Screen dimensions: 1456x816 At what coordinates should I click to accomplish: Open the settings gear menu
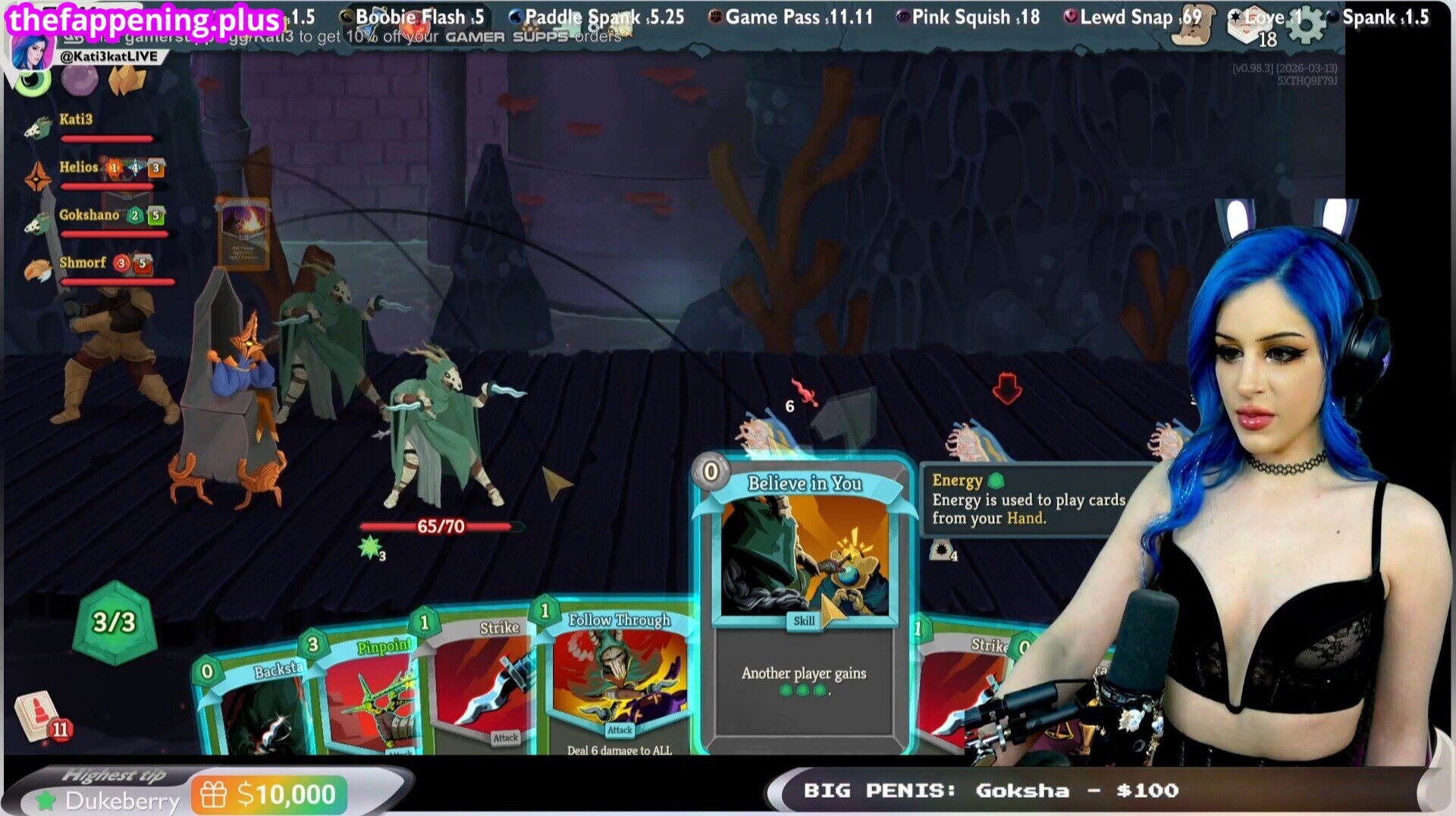click(x=1307, y=24)
